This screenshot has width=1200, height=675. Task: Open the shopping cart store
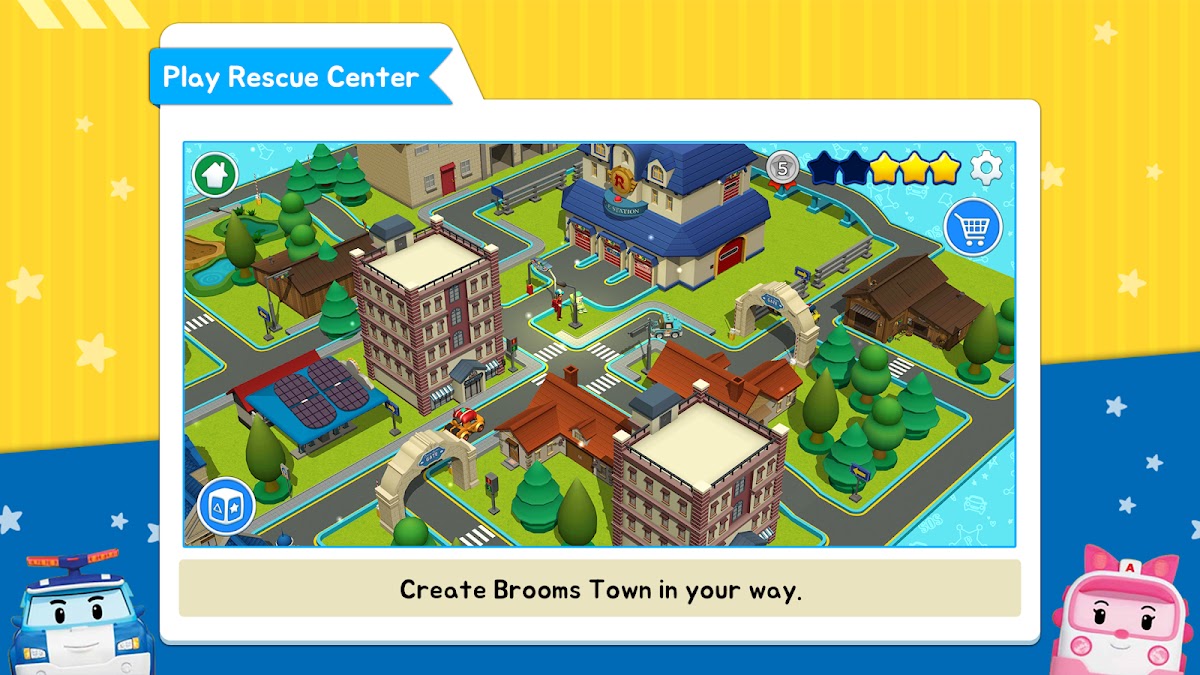[x=972, y=226]
